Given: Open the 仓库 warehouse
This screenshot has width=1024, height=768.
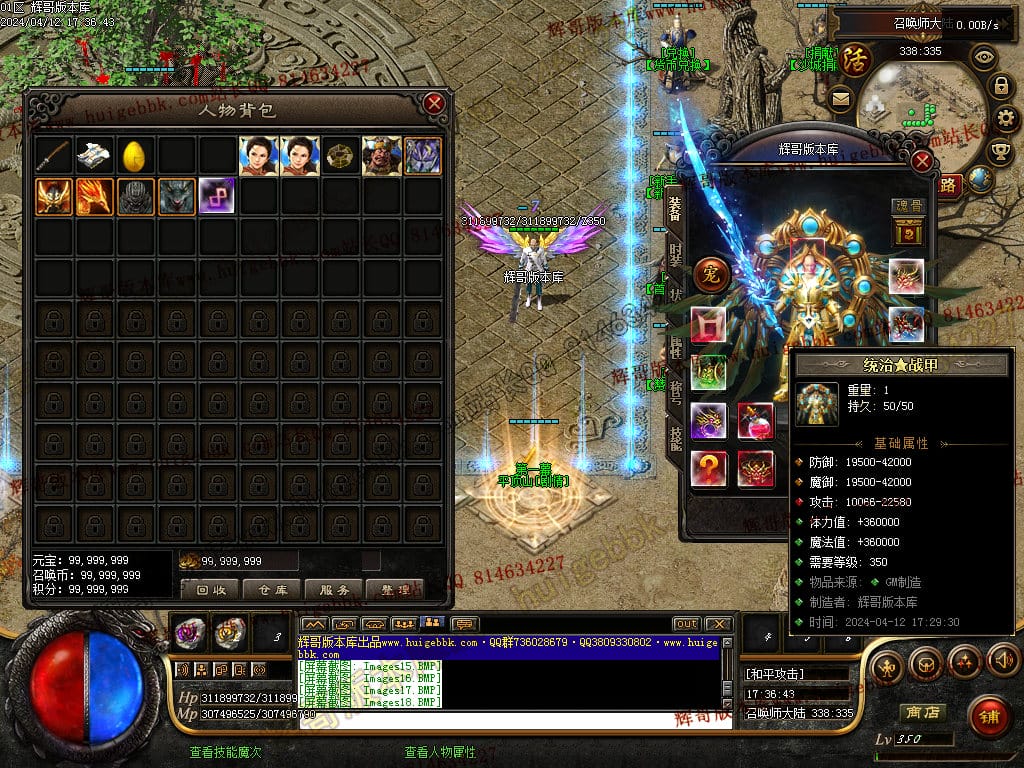Looking at the screenshot, I should tap(272, 590).
